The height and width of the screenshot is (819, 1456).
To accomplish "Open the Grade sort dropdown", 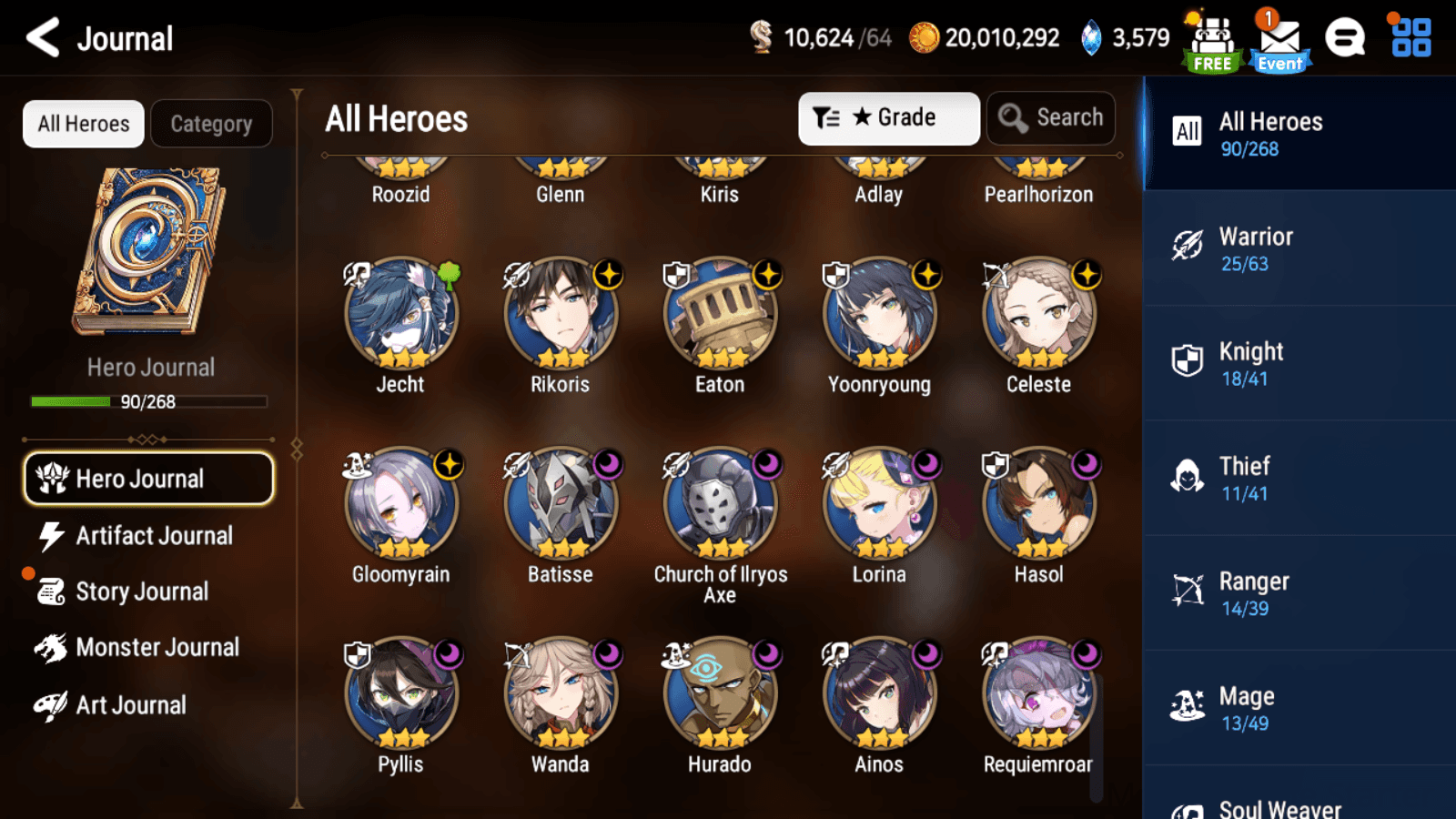I will pos(889,117).
